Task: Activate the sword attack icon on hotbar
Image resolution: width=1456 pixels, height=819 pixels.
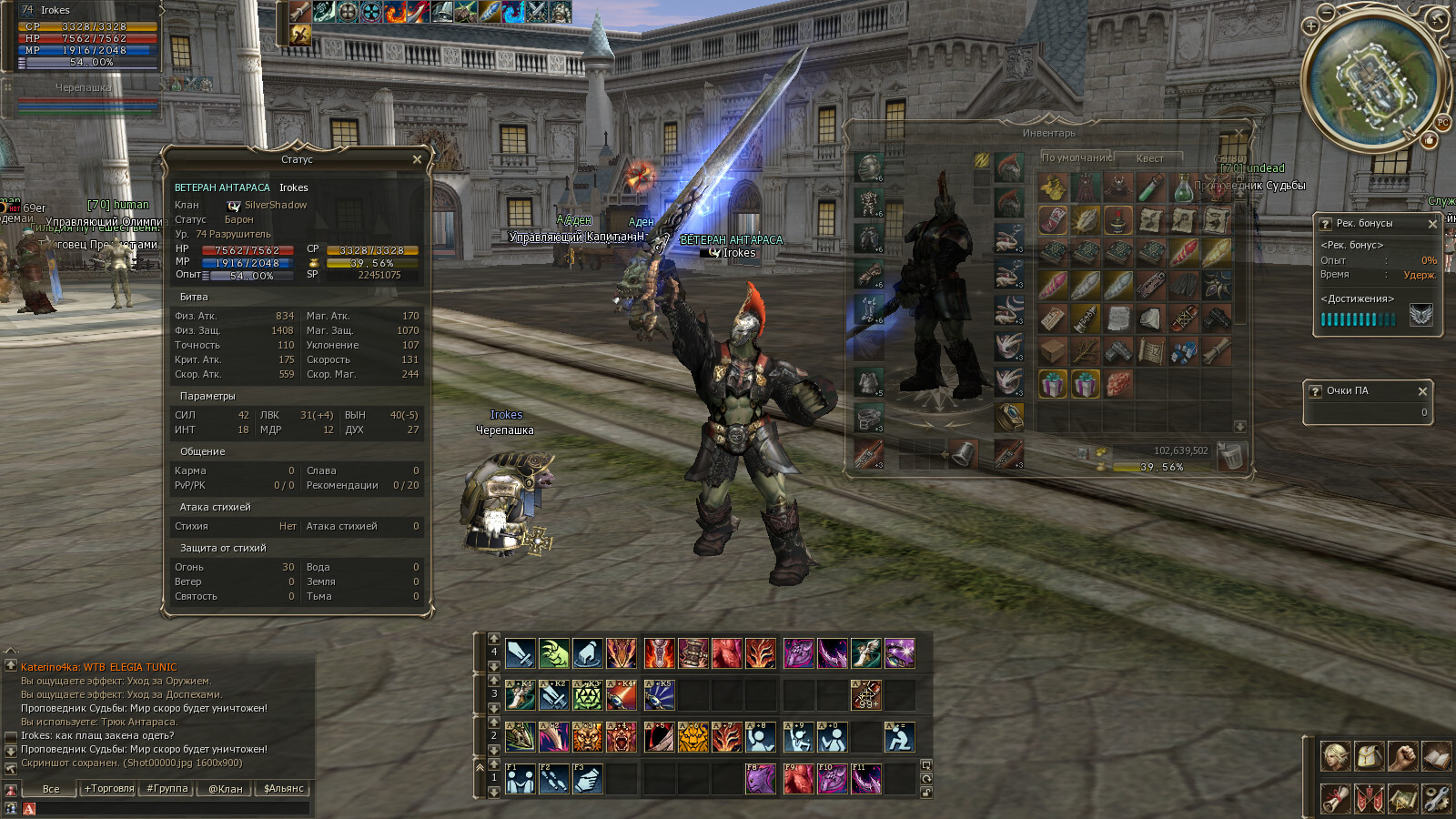Action: click(520, 653)
